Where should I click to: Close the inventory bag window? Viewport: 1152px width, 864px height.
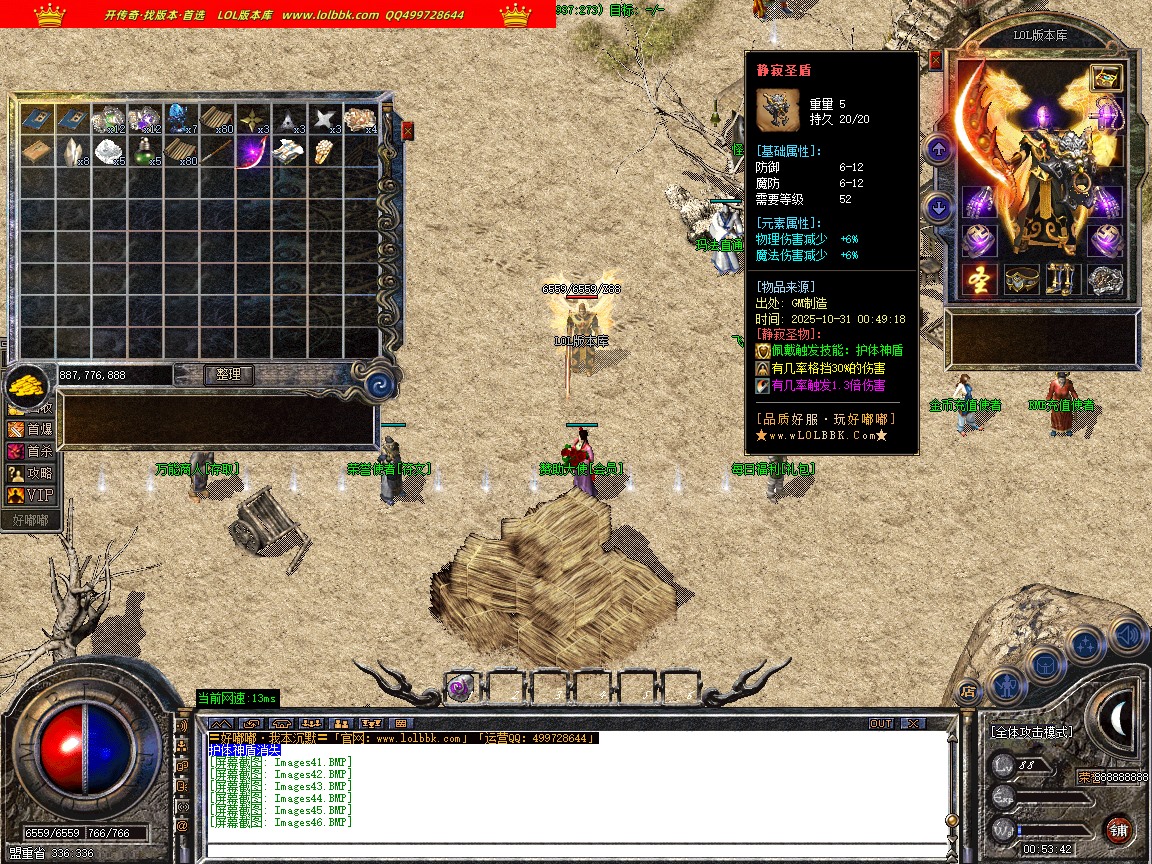(408, 130)
